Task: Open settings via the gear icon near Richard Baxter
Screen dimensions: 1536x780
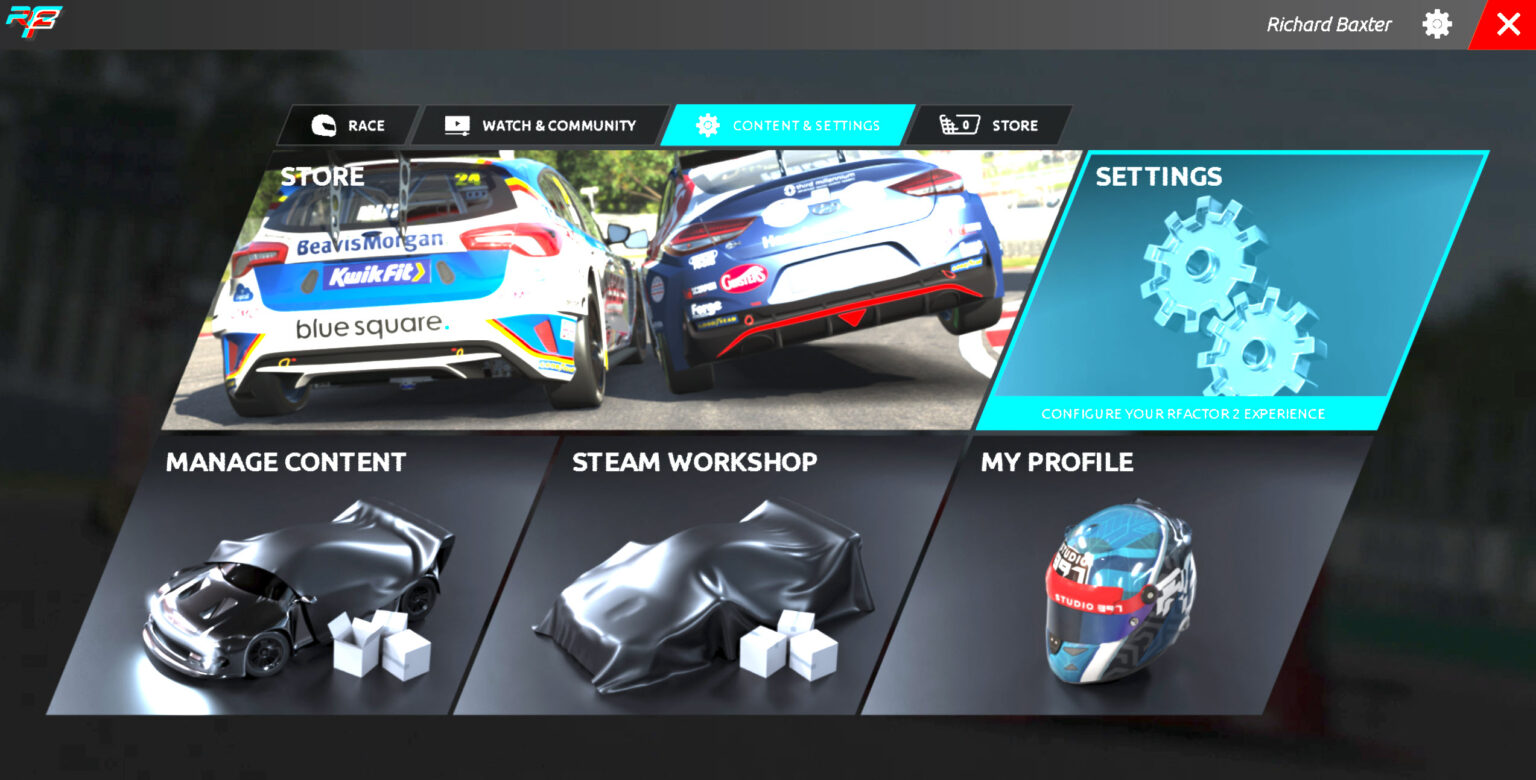Action: (1437, 23)
